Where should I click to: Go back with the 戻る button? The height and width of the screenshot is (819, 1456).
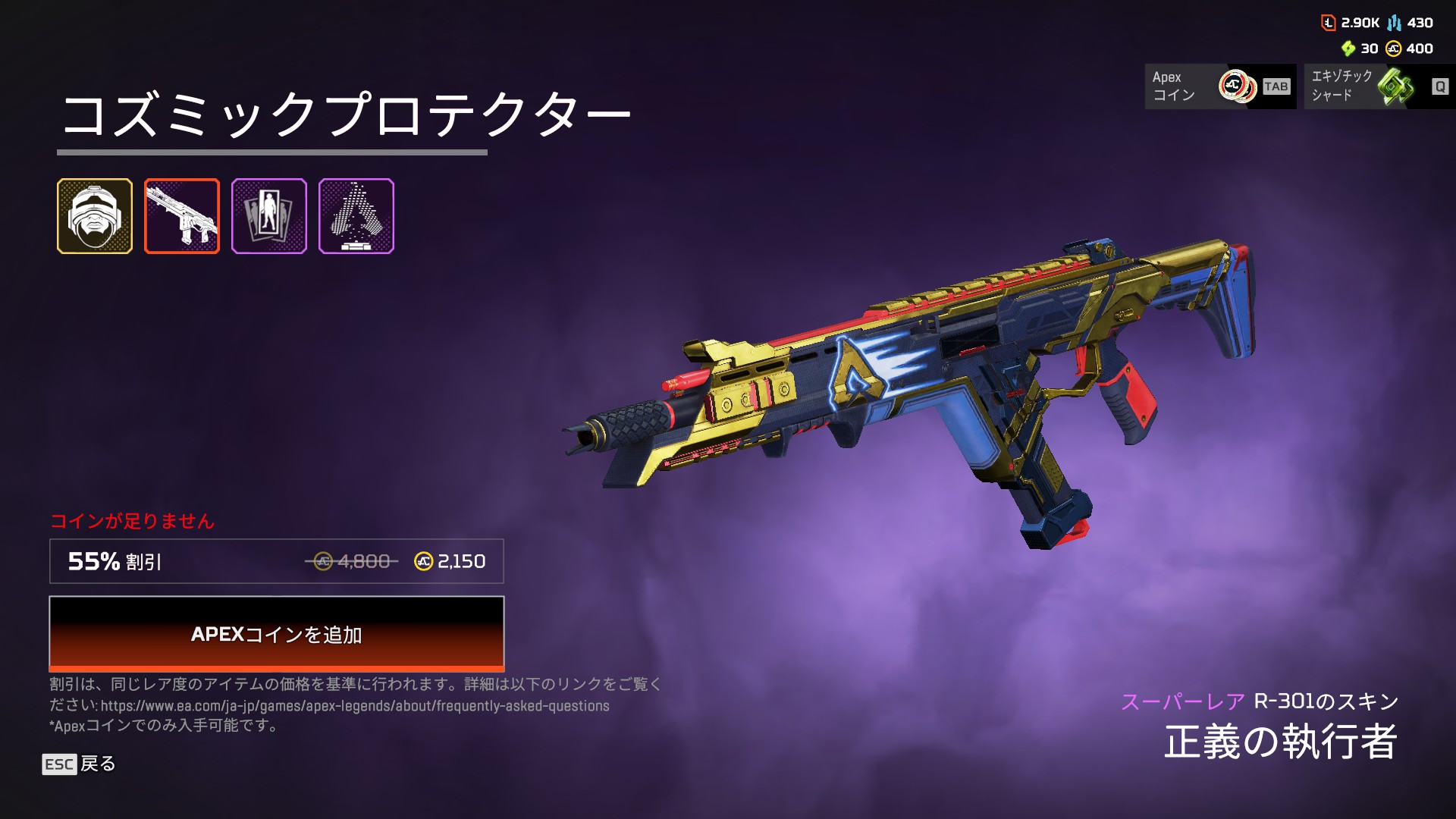(x=79, y=764)
